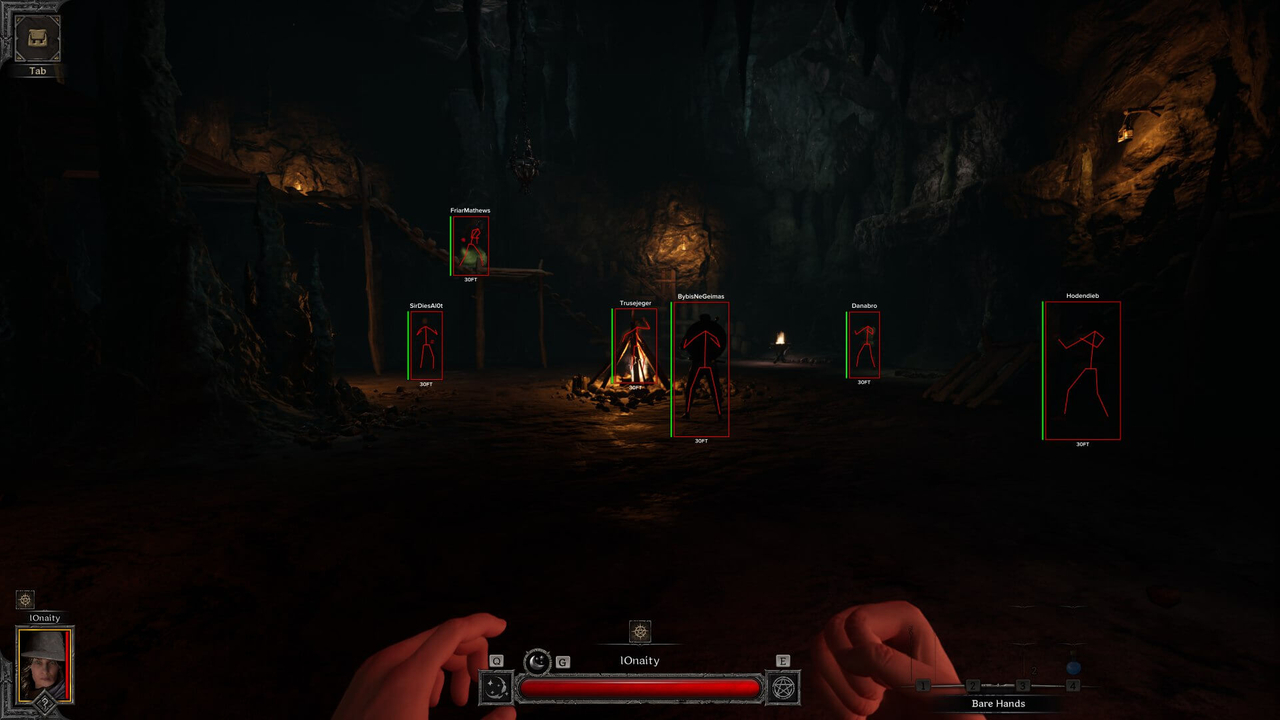Click SirDiesAl0t's outlined nameplate
The image size is (1280, 720).
click(426, 303)
